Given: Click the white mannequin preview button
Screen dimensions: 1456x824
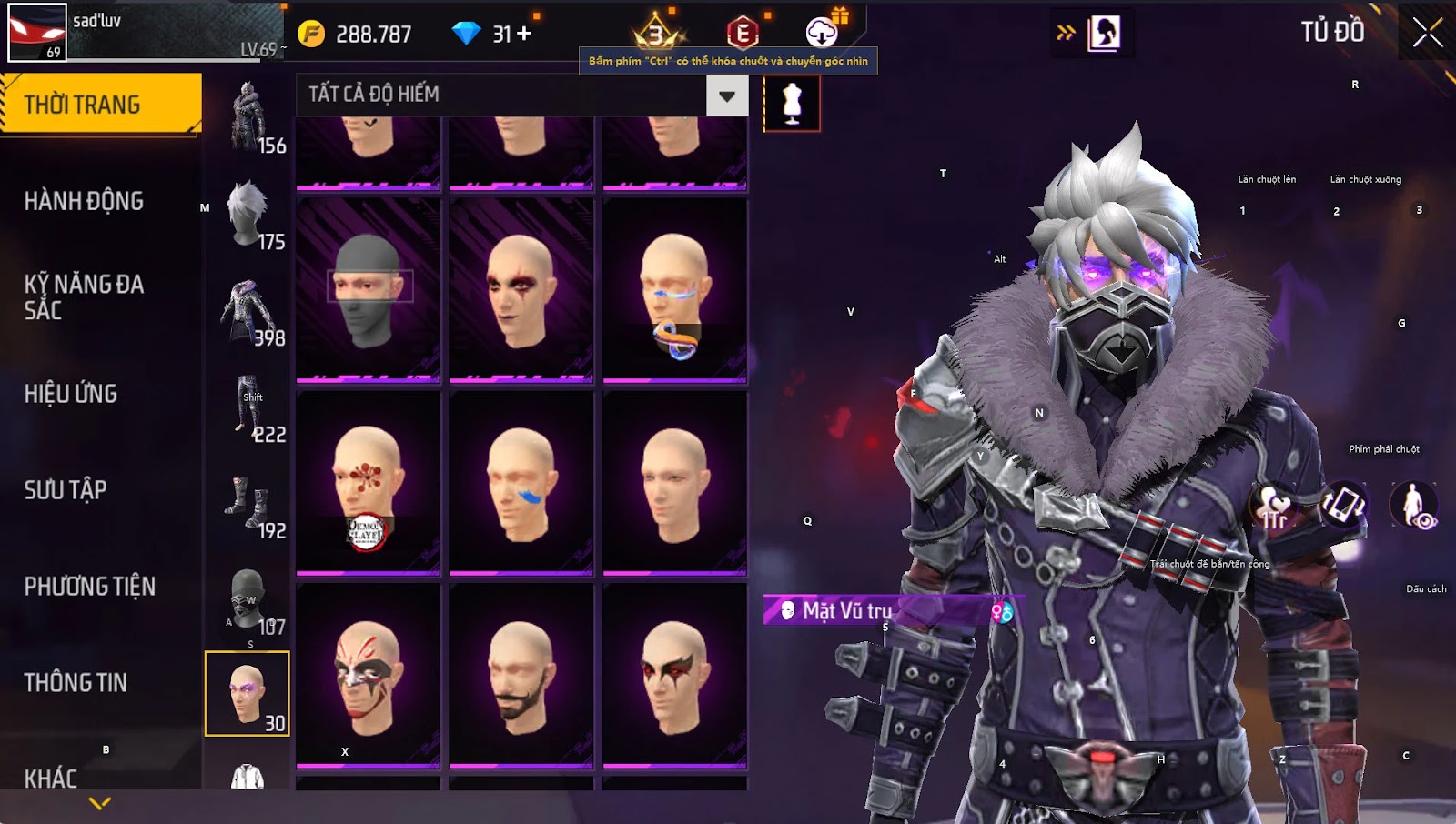Looking at the screenshot, I should (792, 103).
